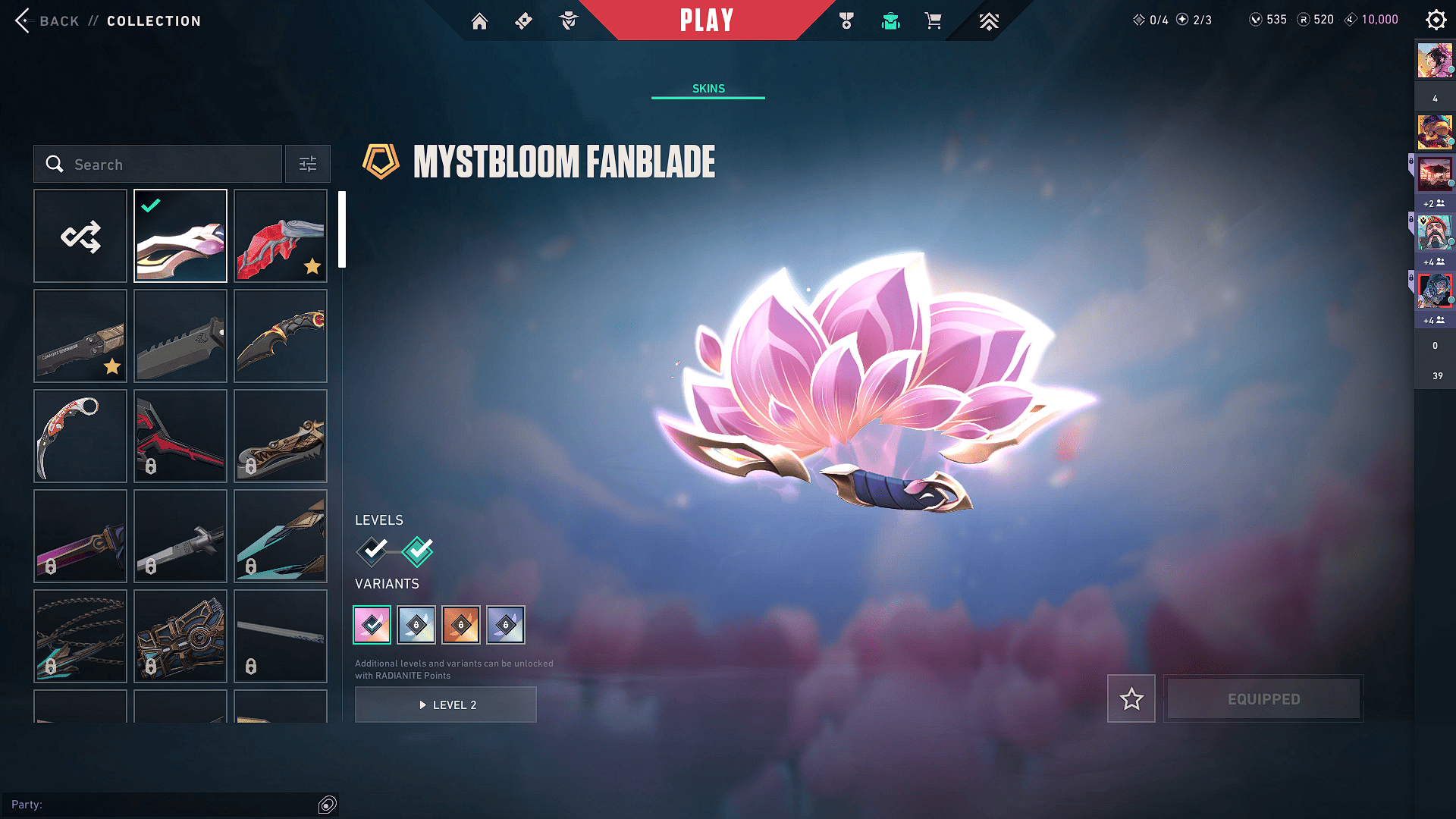The height and width of the screenshot is (819, 1456).
Task: Select the white and red karambit skin
Action: click(80, 436)
